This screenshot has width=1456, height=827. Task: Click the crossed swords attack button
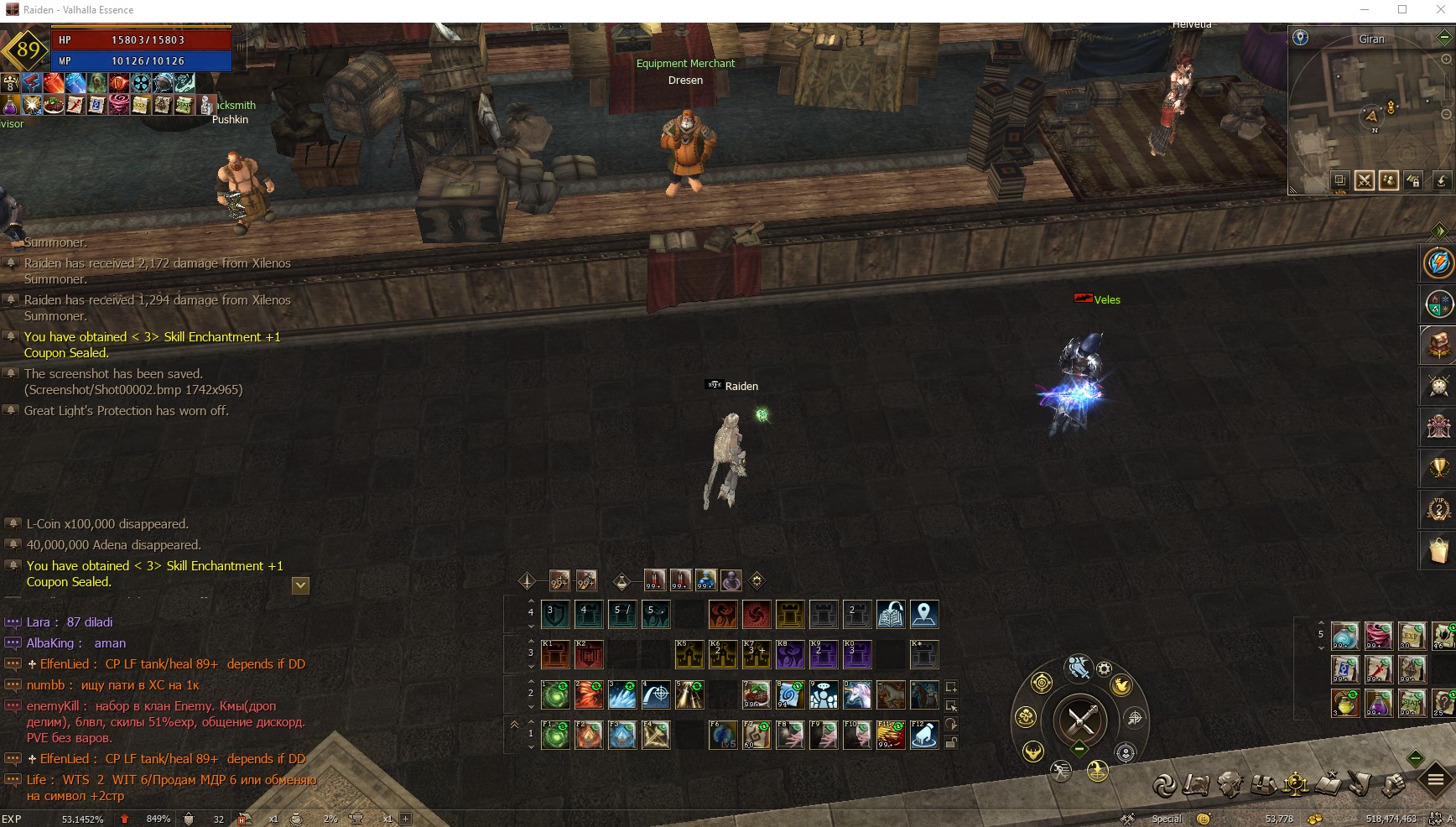1080,719
